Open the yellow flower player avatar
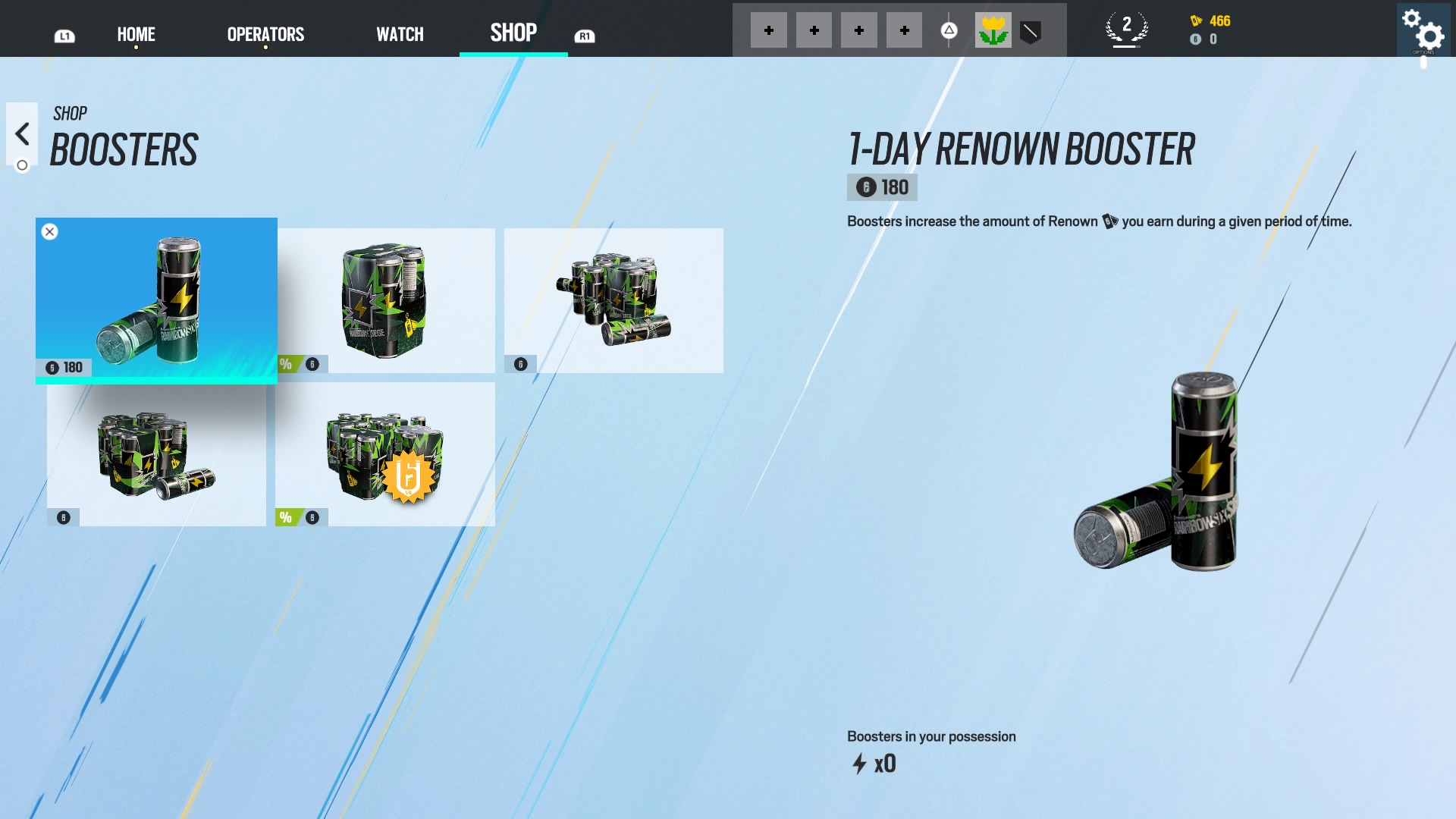 [x=993, y=31]
